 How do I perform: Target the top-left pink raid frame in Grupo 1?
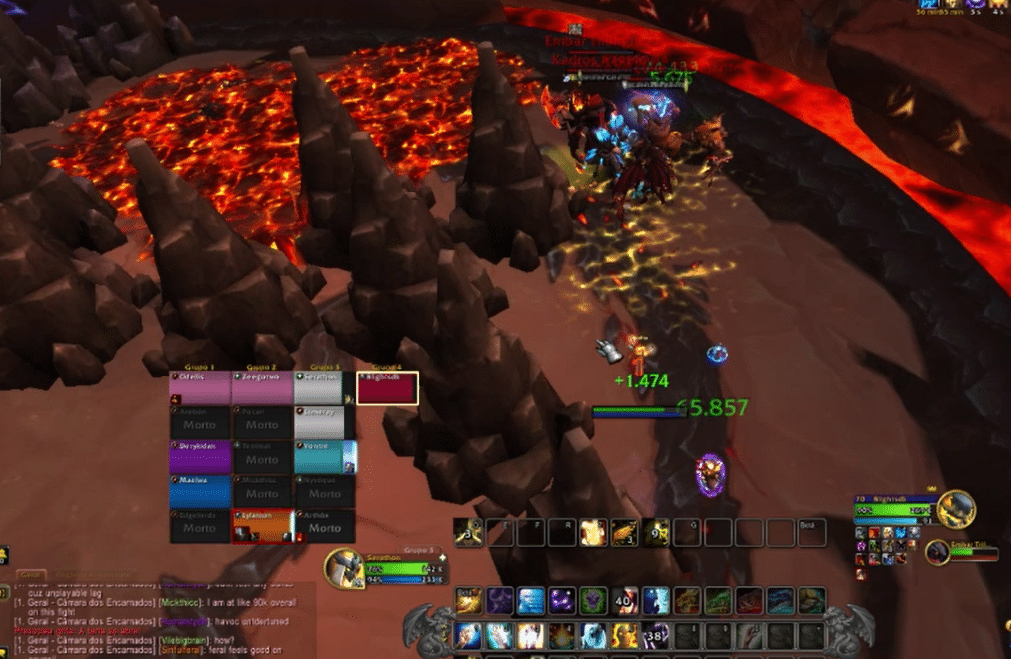(x=200, y=389)
